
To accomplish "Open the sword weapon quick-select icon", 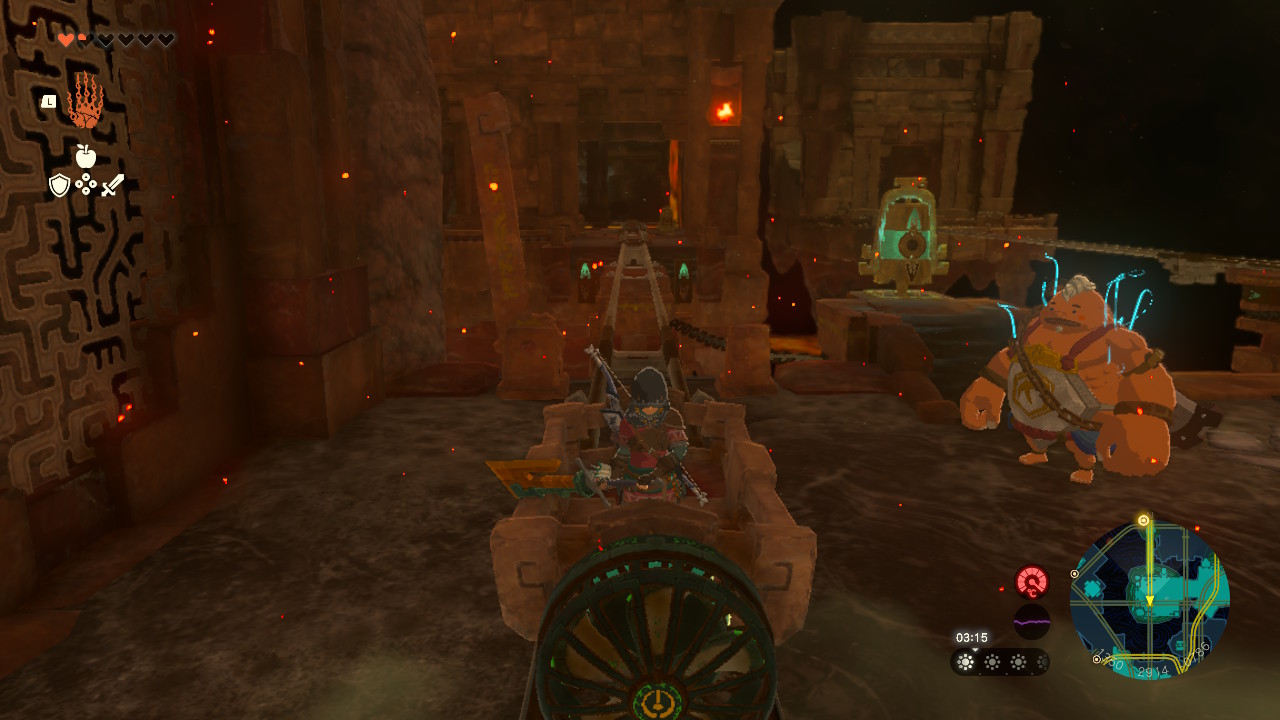I will tap(112, 185).
